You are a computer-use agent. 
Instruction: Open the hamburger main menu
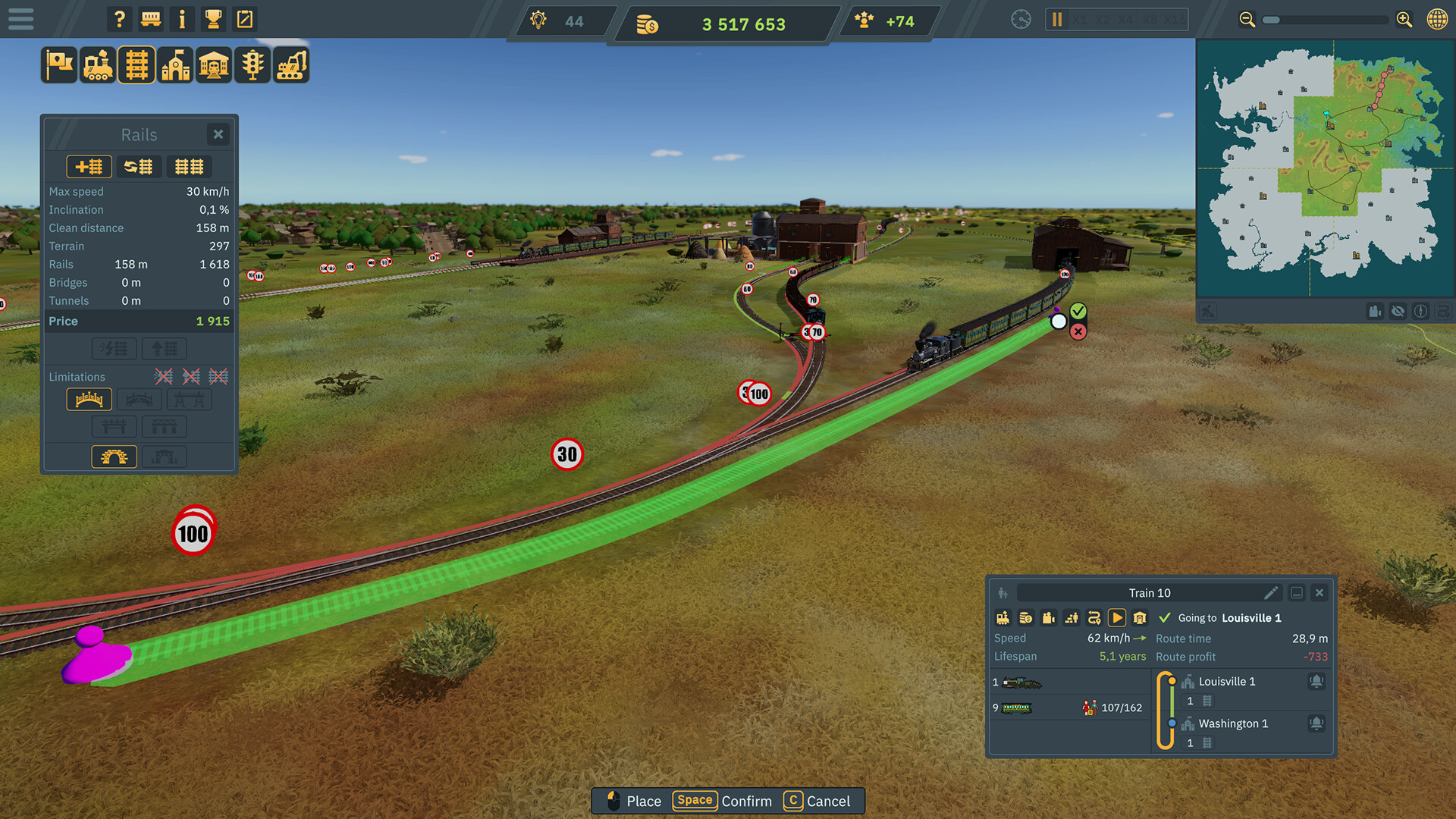click(x=20, y=19)
